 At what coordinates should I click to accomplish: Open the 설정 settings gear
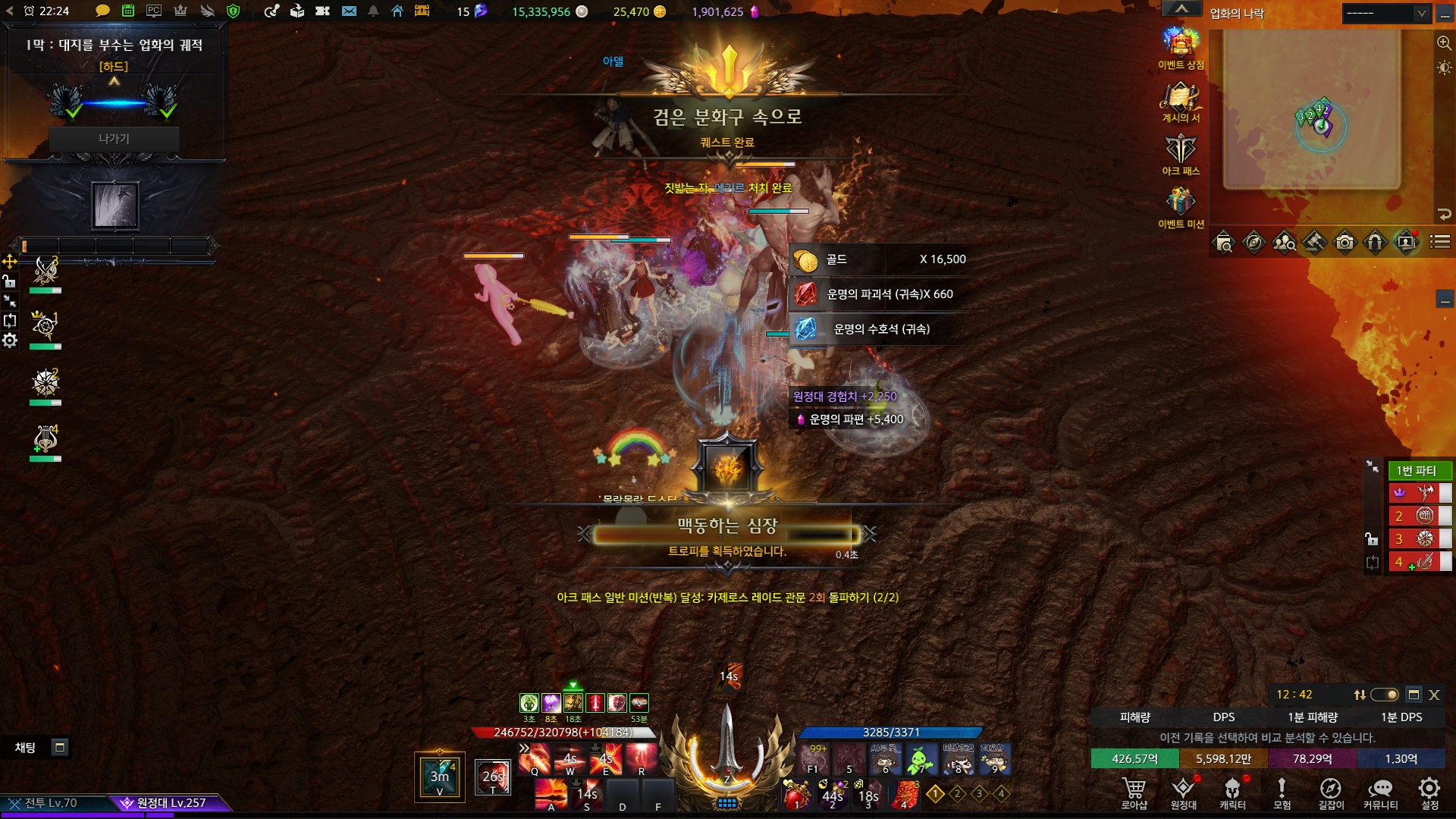[x=1429, y=792]
